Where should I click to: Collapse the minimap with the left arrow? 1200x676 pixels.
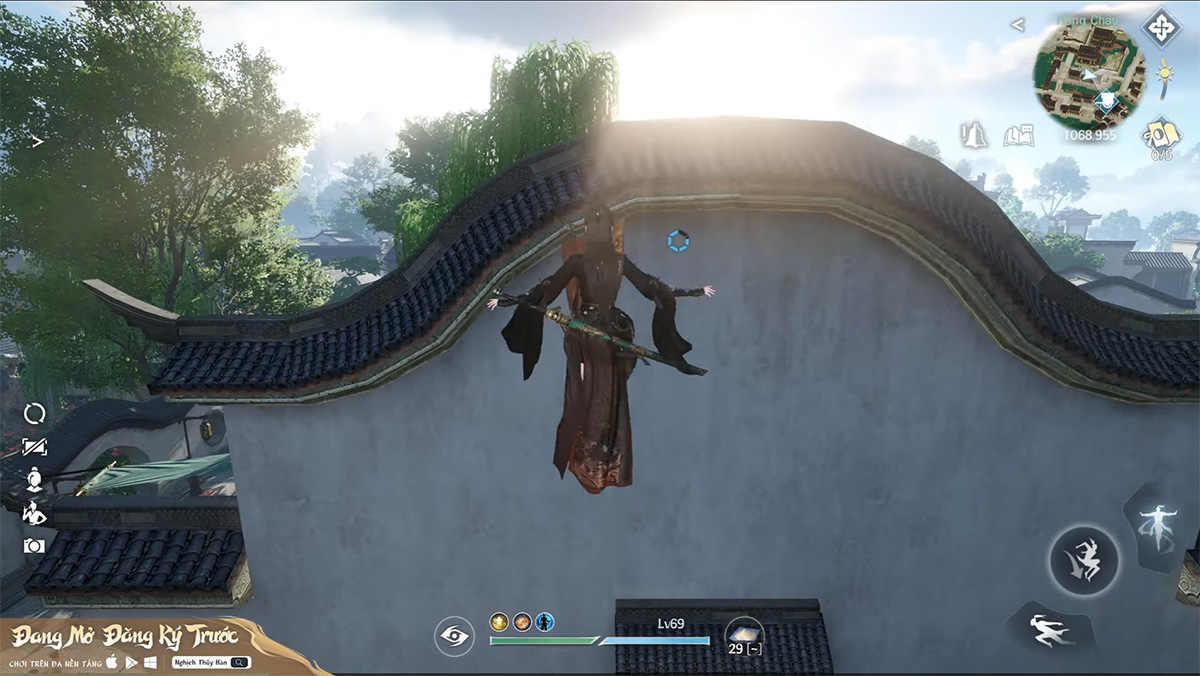click(1017, 24)
